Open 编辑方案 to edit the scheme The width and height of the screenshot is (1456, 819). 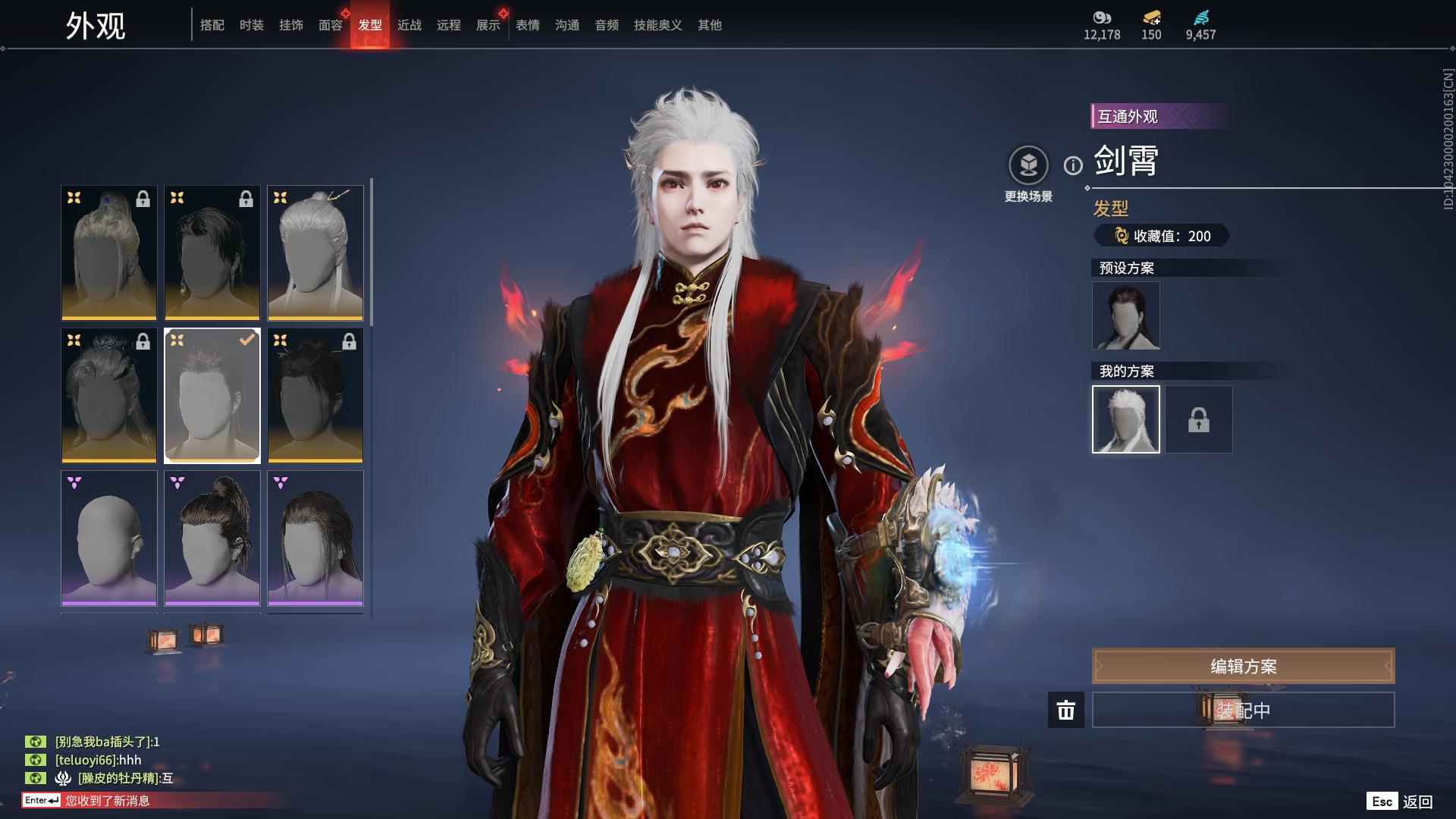[1243, 666]
